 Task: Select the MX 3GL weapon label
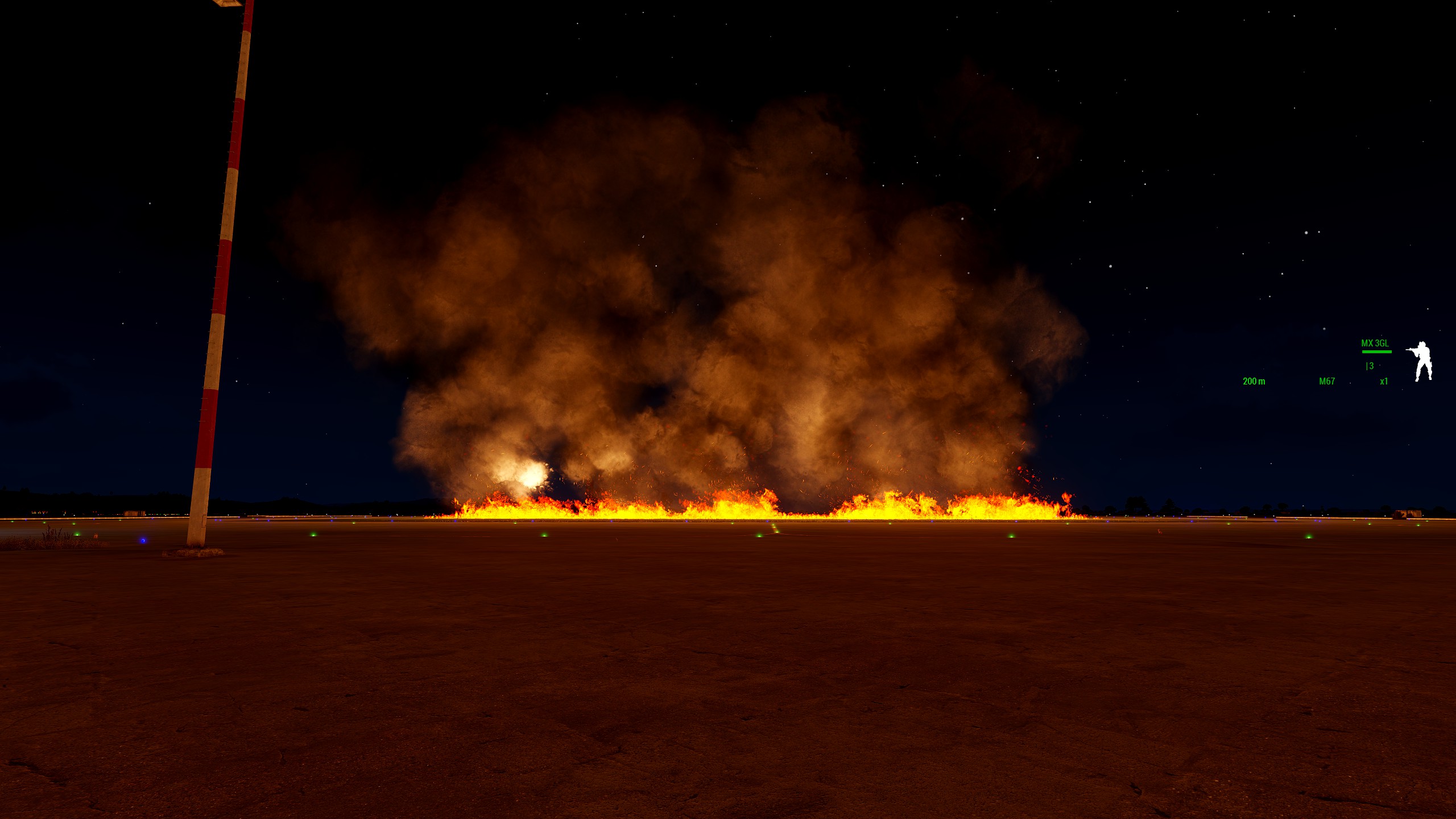click(x=1375, y=344)
